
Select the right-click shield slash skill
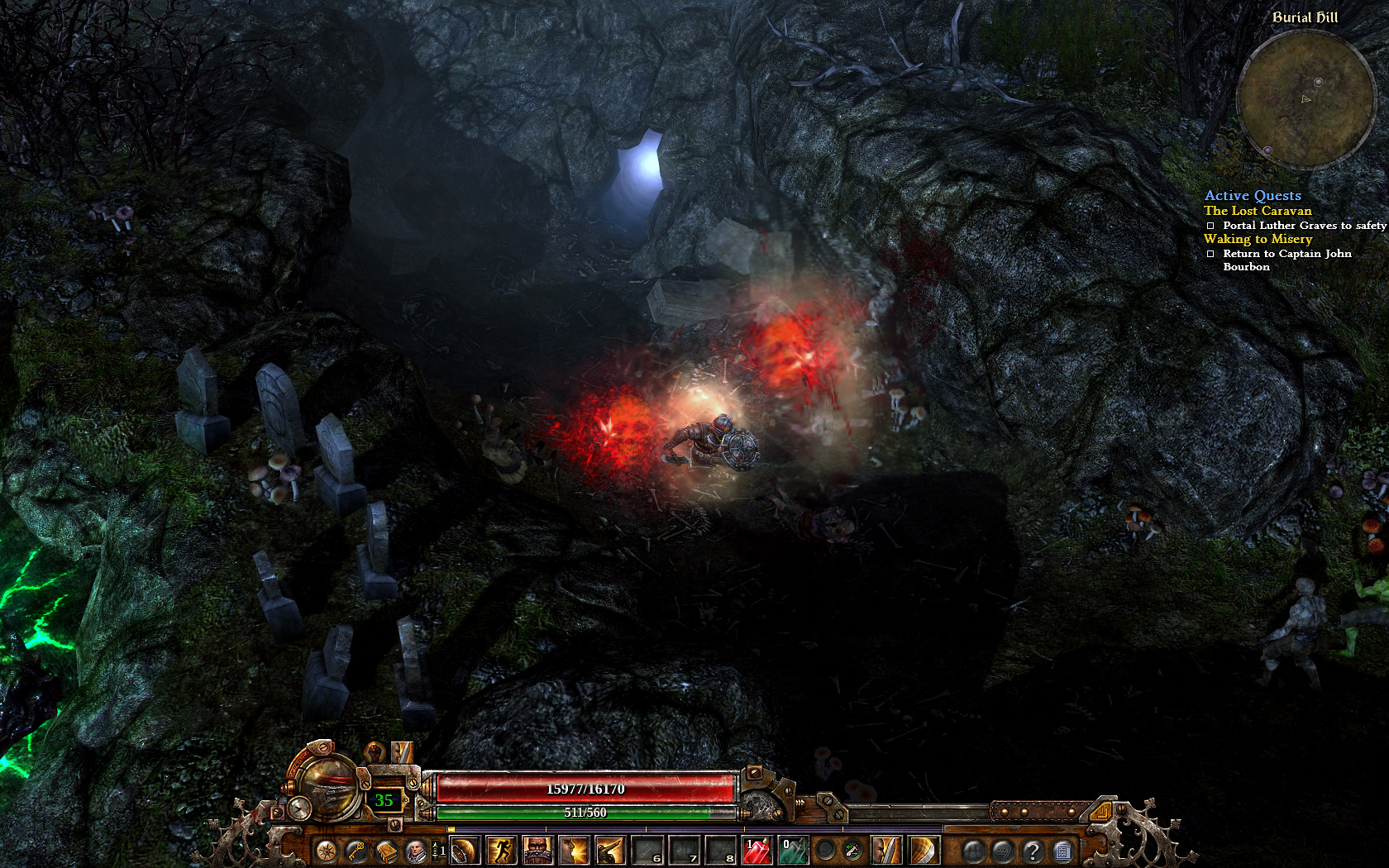click(923, 850)
